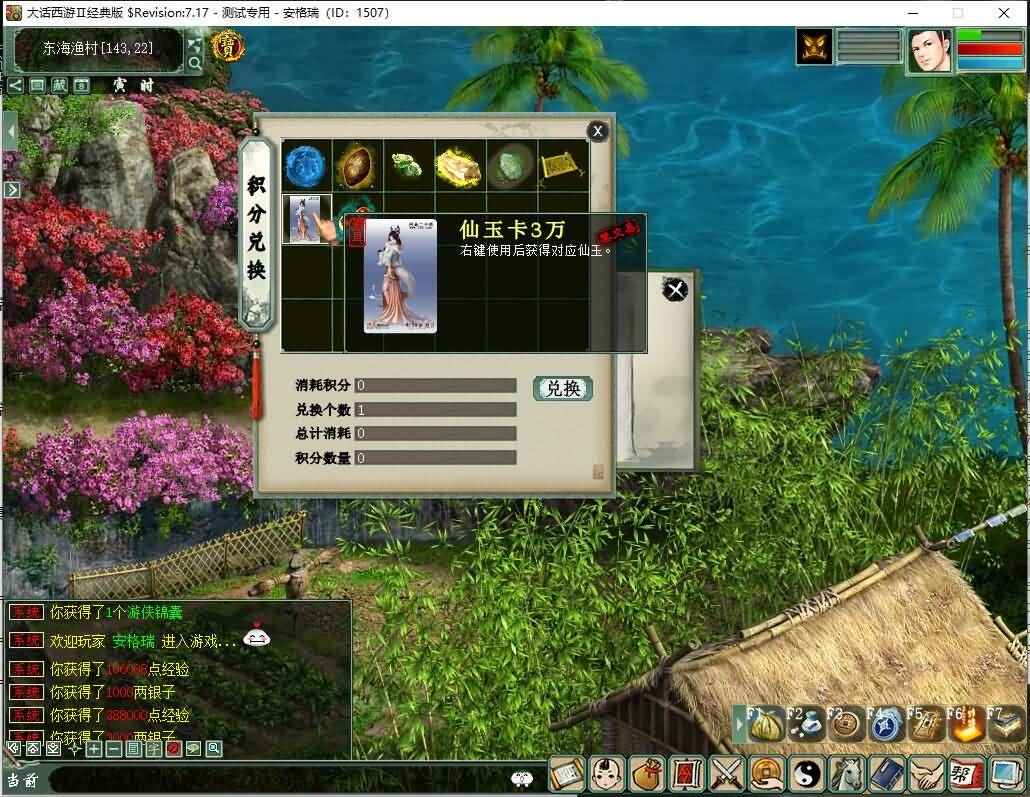Select the blue orb item slot
The image size is (1030, 797).
point(306,165)
